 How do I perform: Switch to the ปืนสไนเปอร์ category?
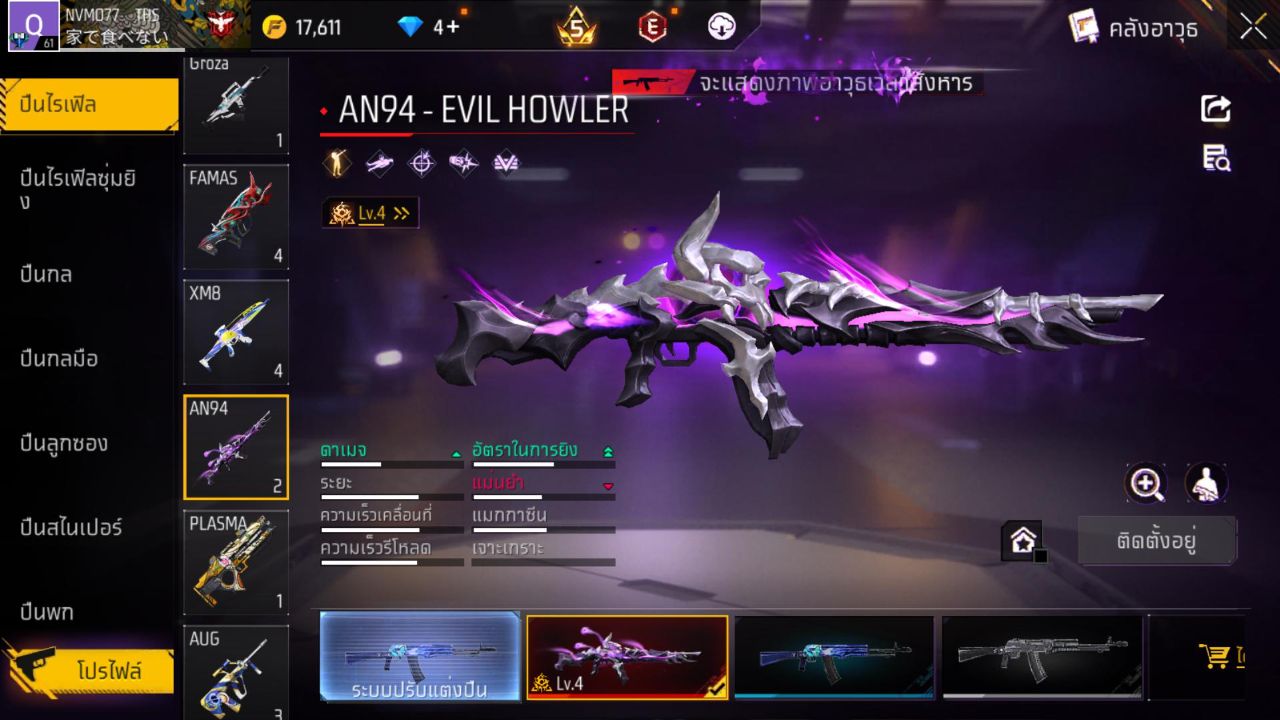75,528
